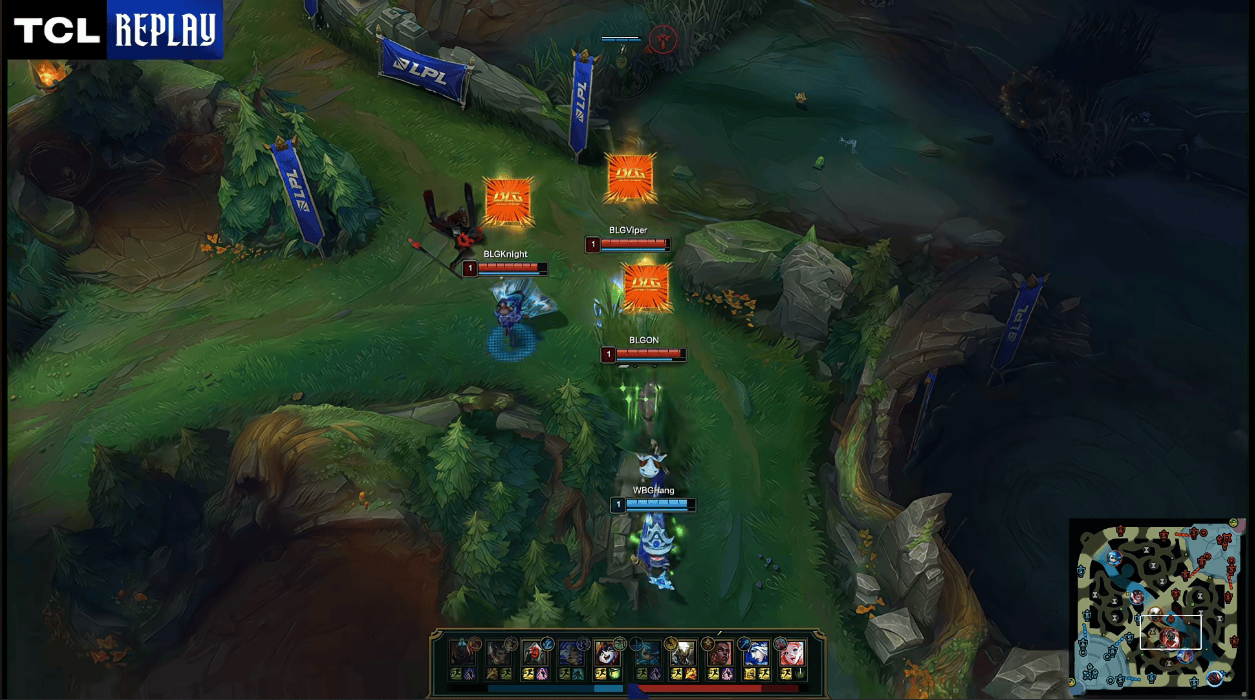Click the blue-white champion icon on the minimap
Viewport: 1255px width, 700px height.
click(x=1112, y=557)
